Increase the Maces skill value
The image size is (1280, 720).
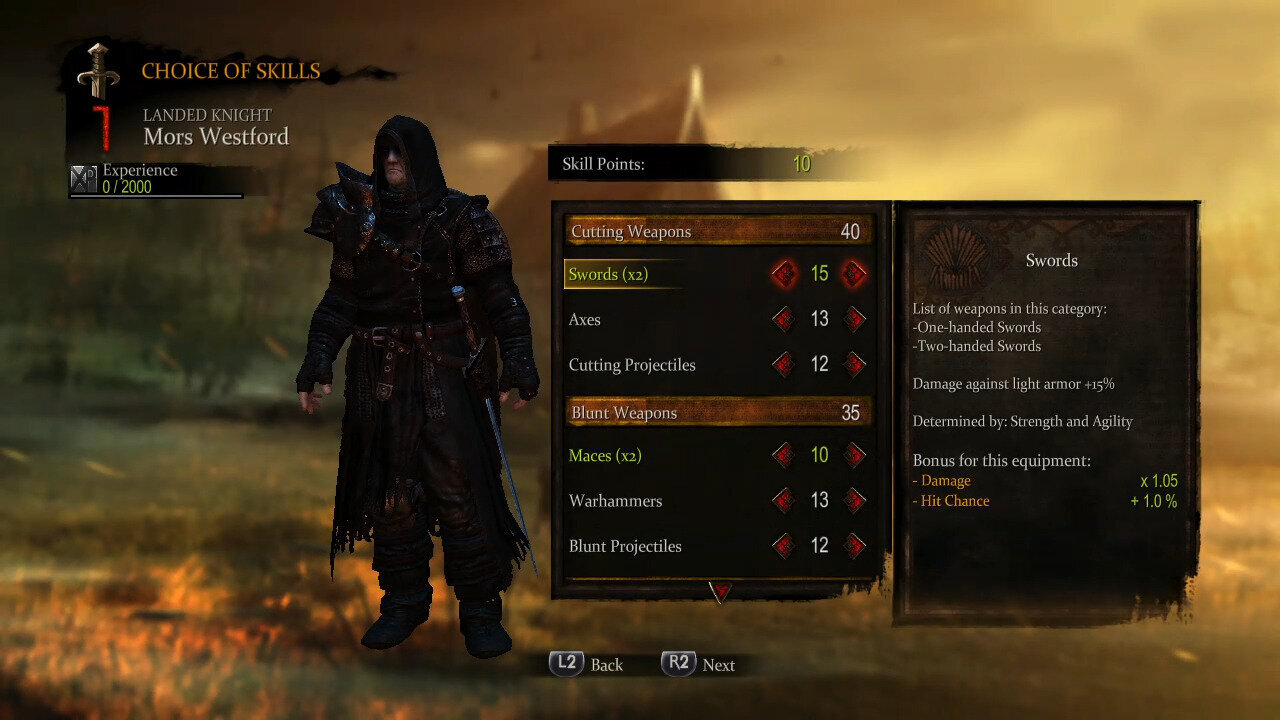coord(854,456)
